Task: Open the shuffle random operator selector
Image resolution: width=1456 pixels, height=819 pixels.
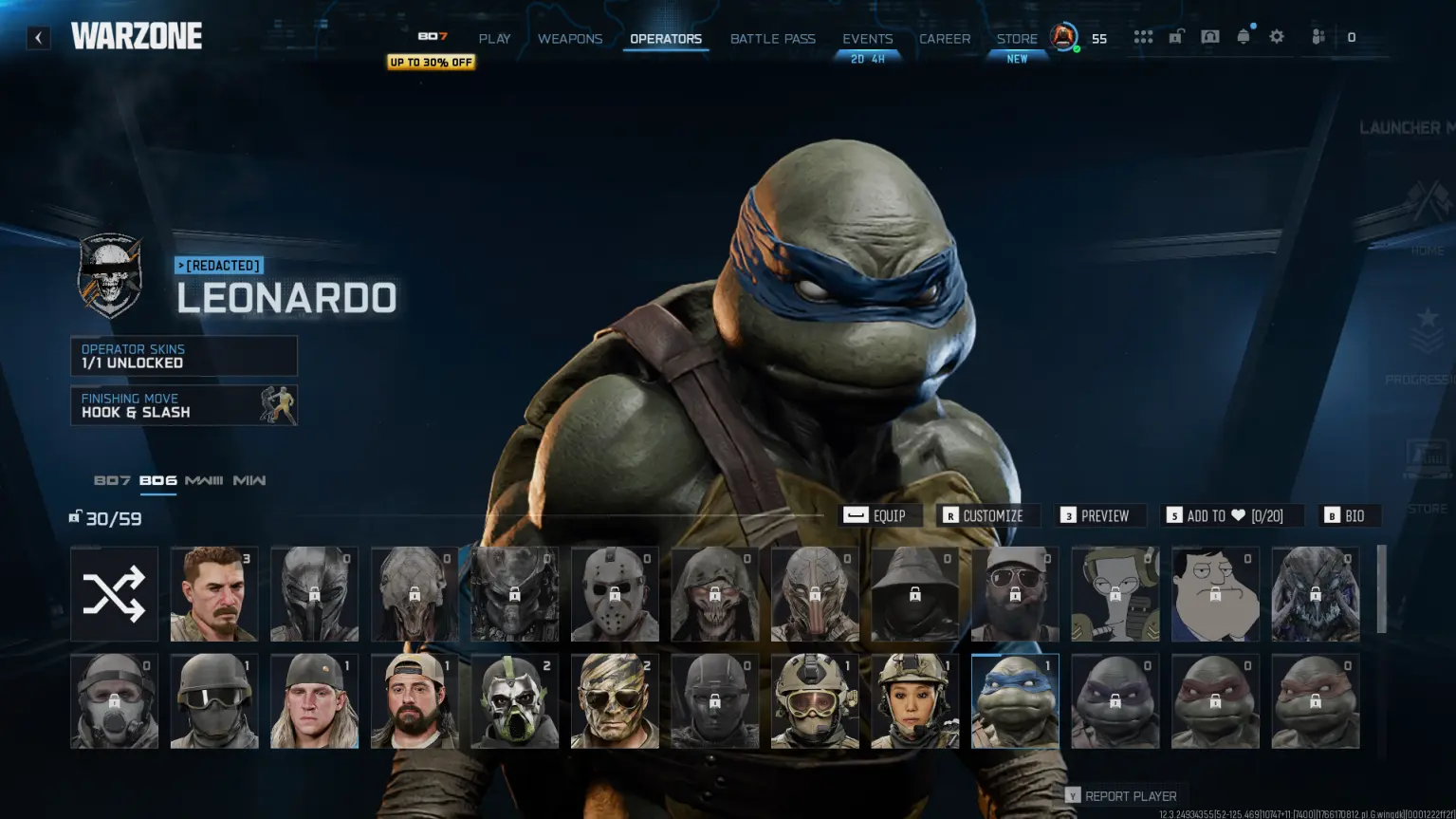Action: (x=114, y=594)
